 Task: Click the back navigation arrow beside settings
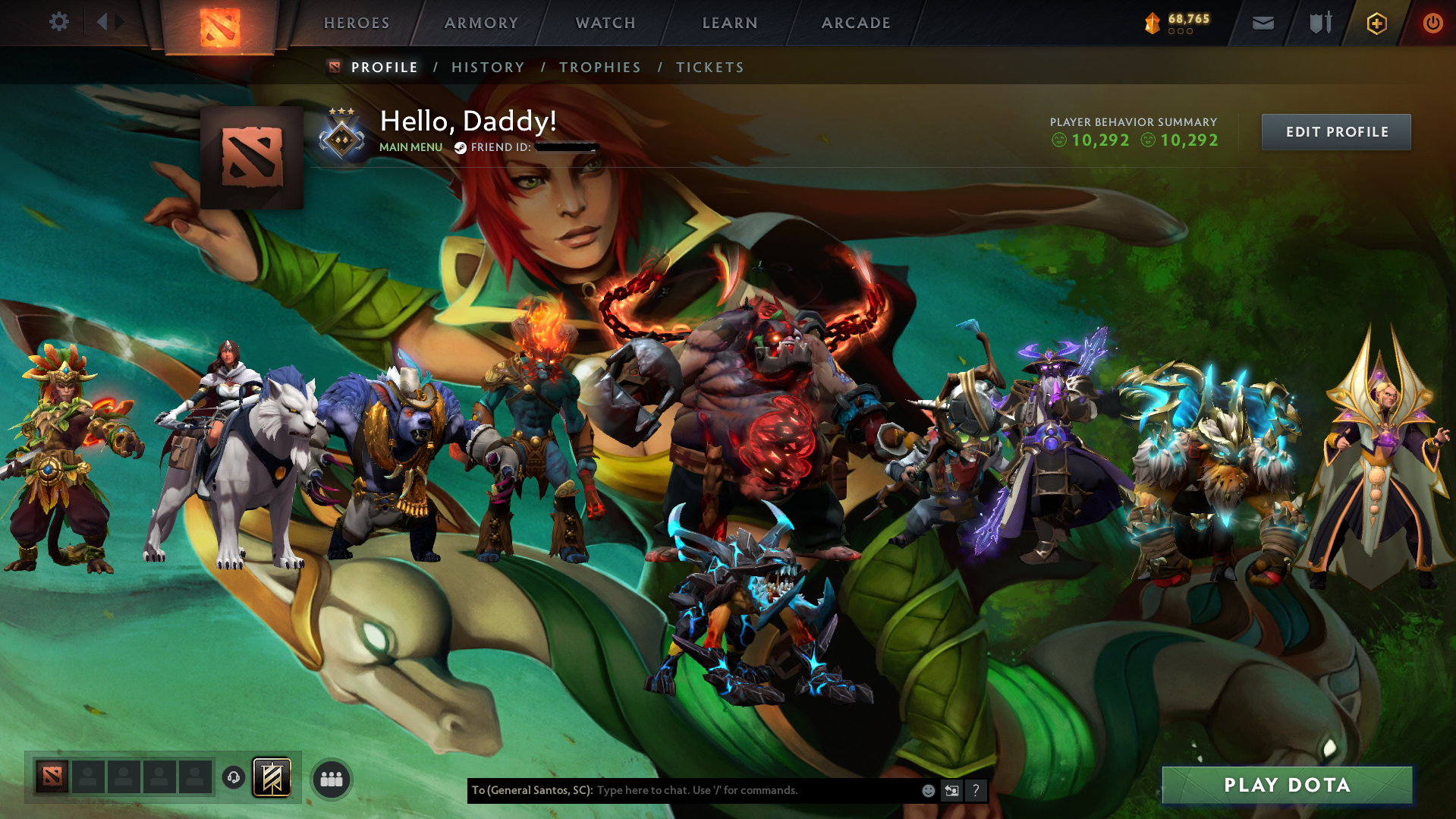102,21
